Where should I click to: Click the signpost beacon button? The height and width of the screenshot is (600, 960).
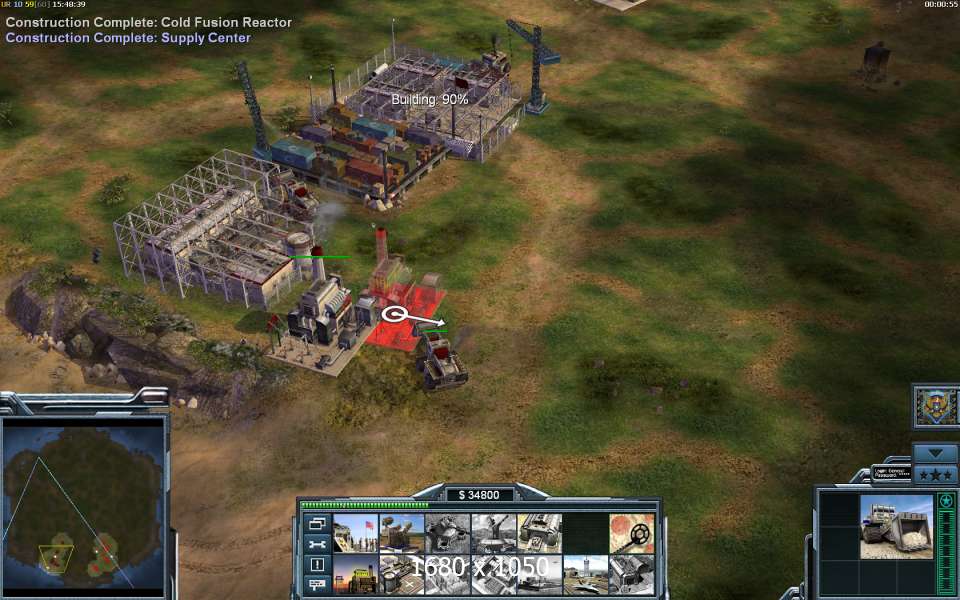point(317,584)
